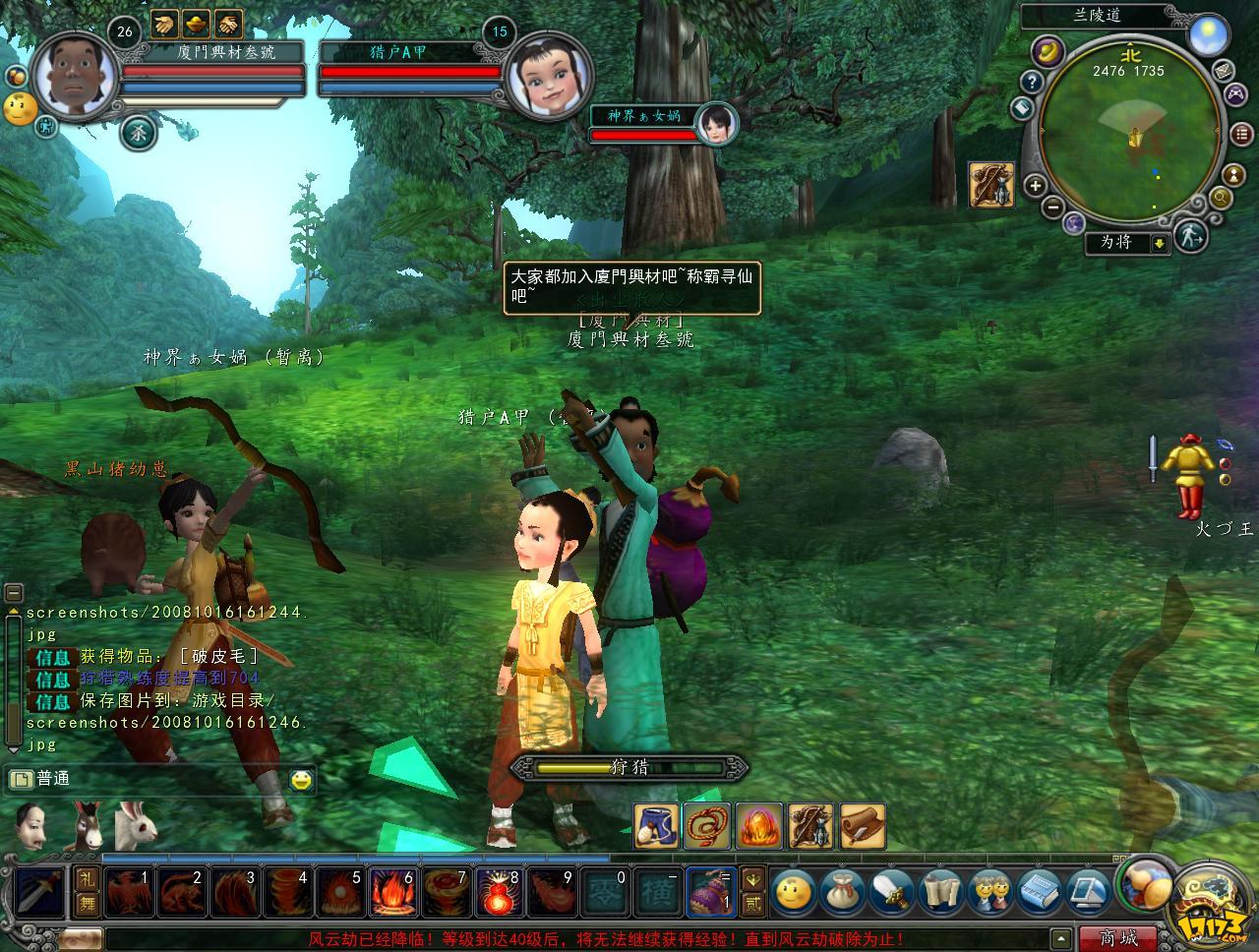The image size is (1259, 952).
Task: Open the question mark help button
Action: pyautogui.click(x=1030, y=82)
